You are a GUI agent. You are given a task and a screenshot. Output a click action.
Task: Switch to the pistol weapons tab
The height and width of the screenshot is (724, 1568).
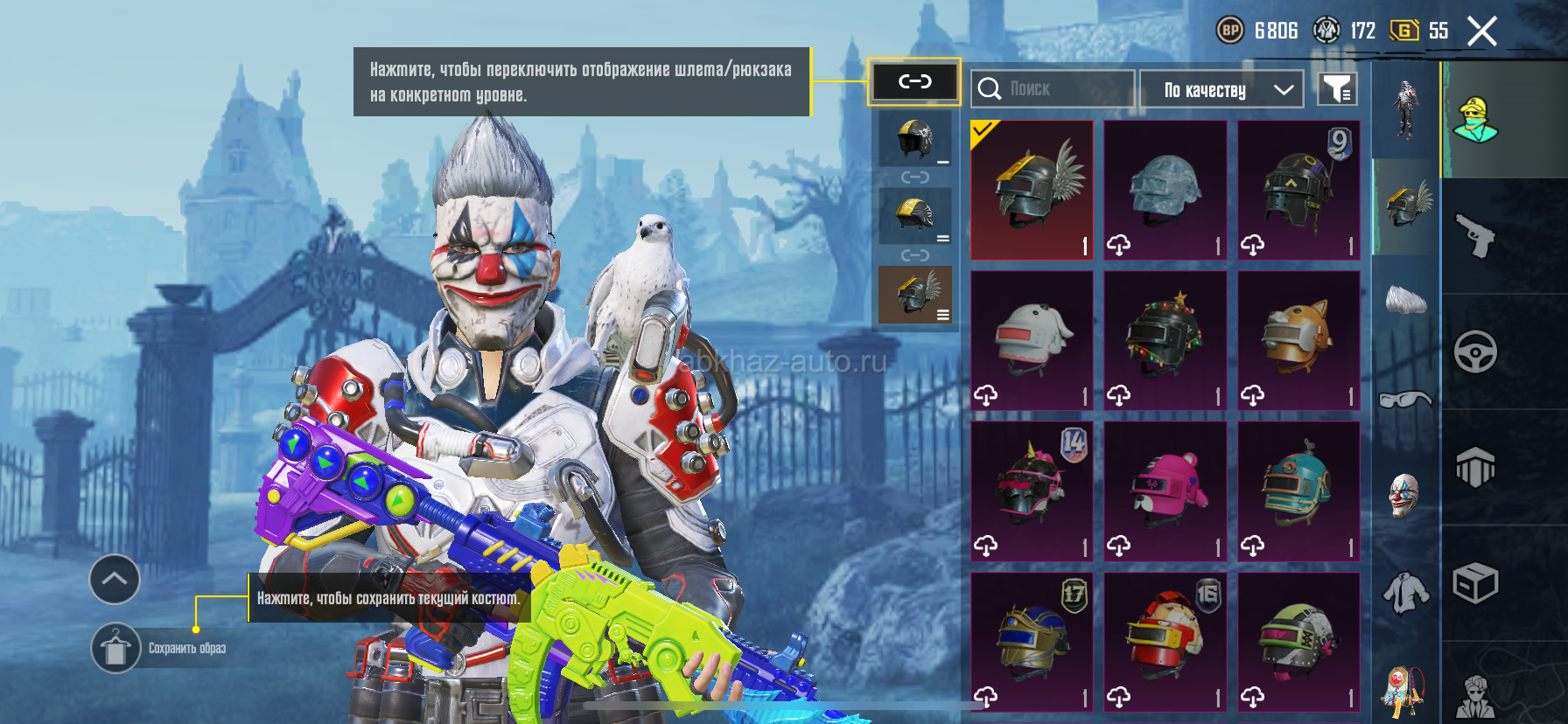(x=1475, y=235)
